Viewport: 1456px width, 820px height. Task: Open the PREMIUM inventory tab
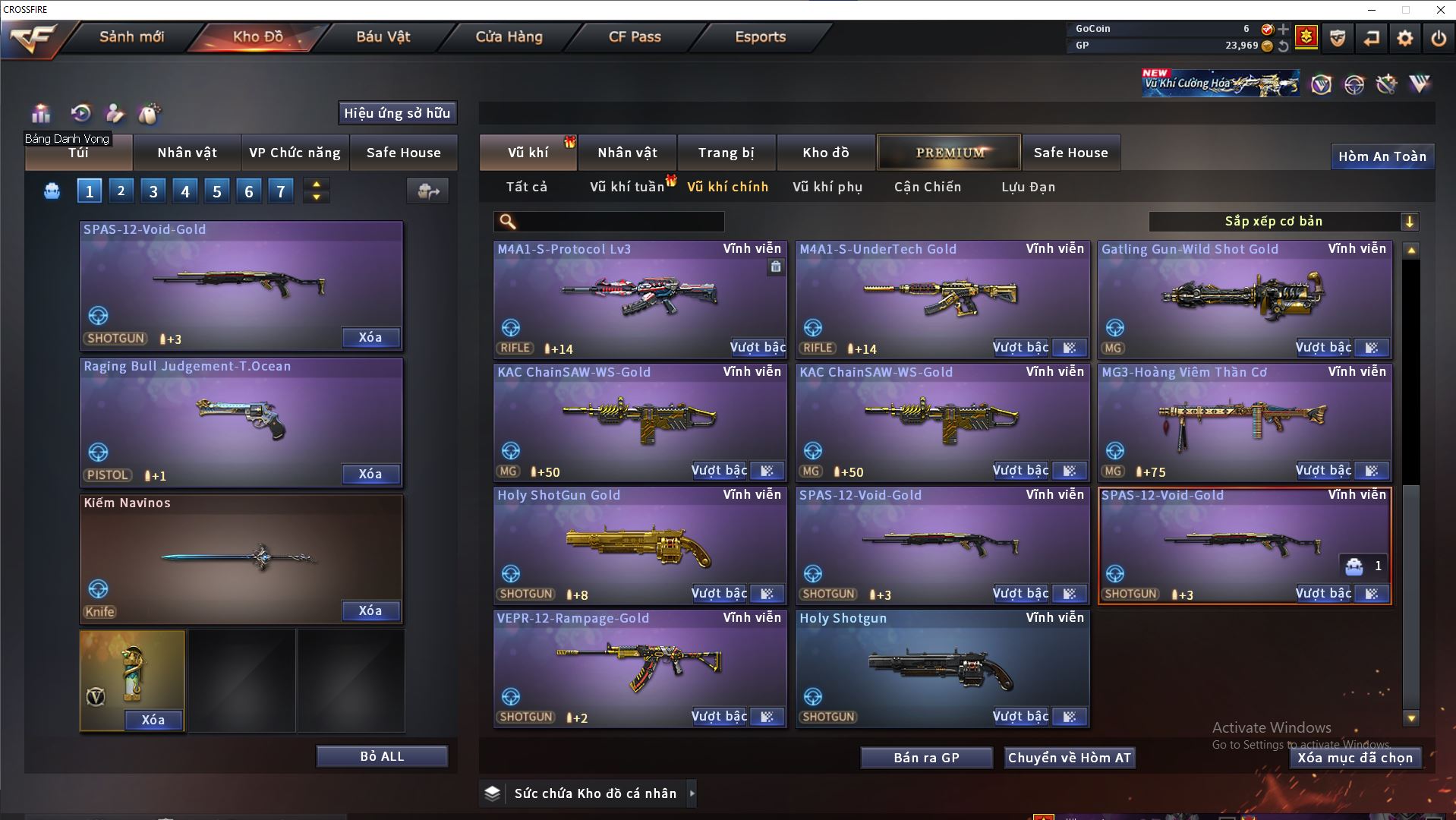[949, 153]
